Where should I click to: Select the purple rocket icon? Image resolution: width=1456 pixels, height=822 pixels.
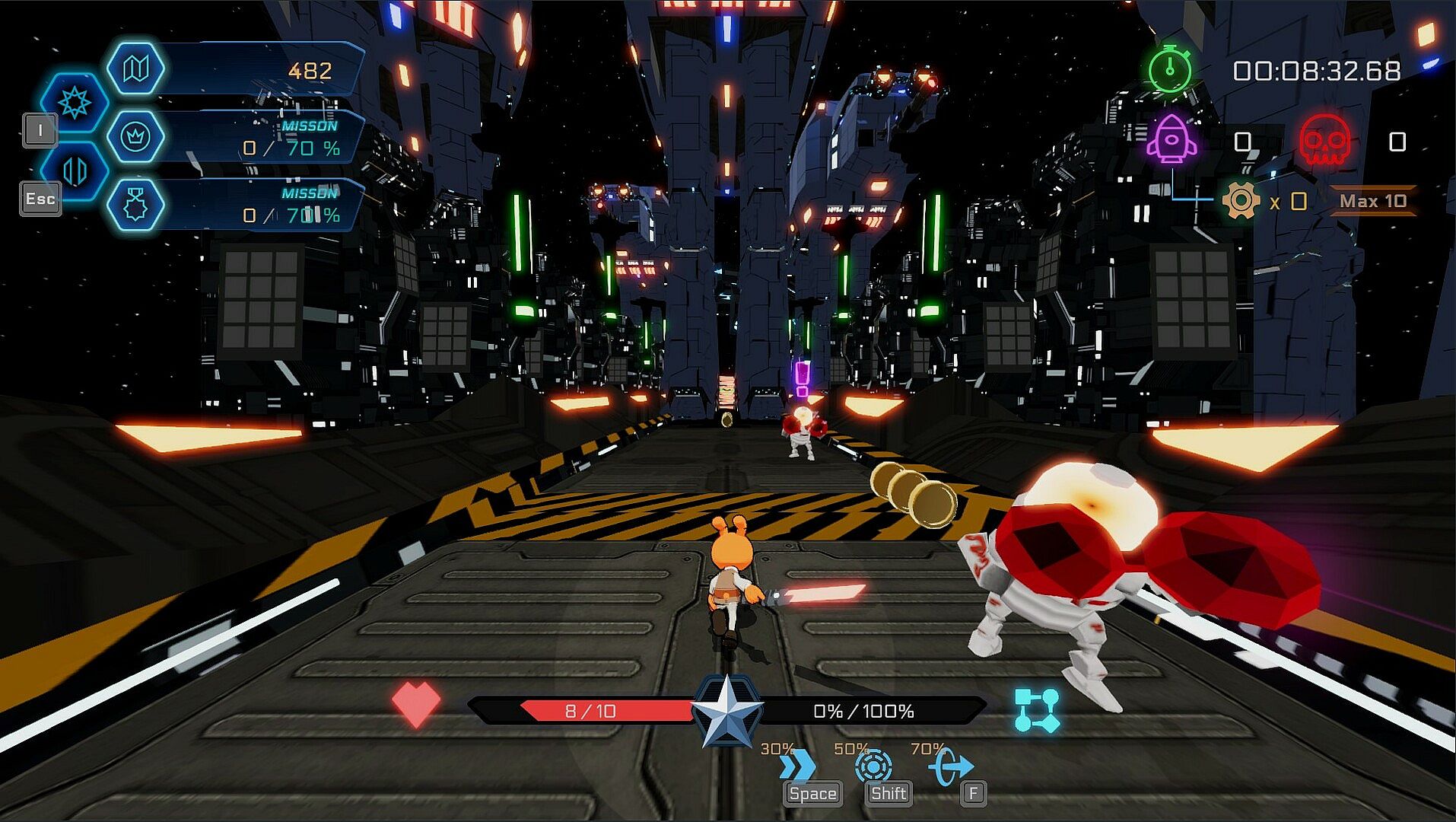[x=1171, y=140]
